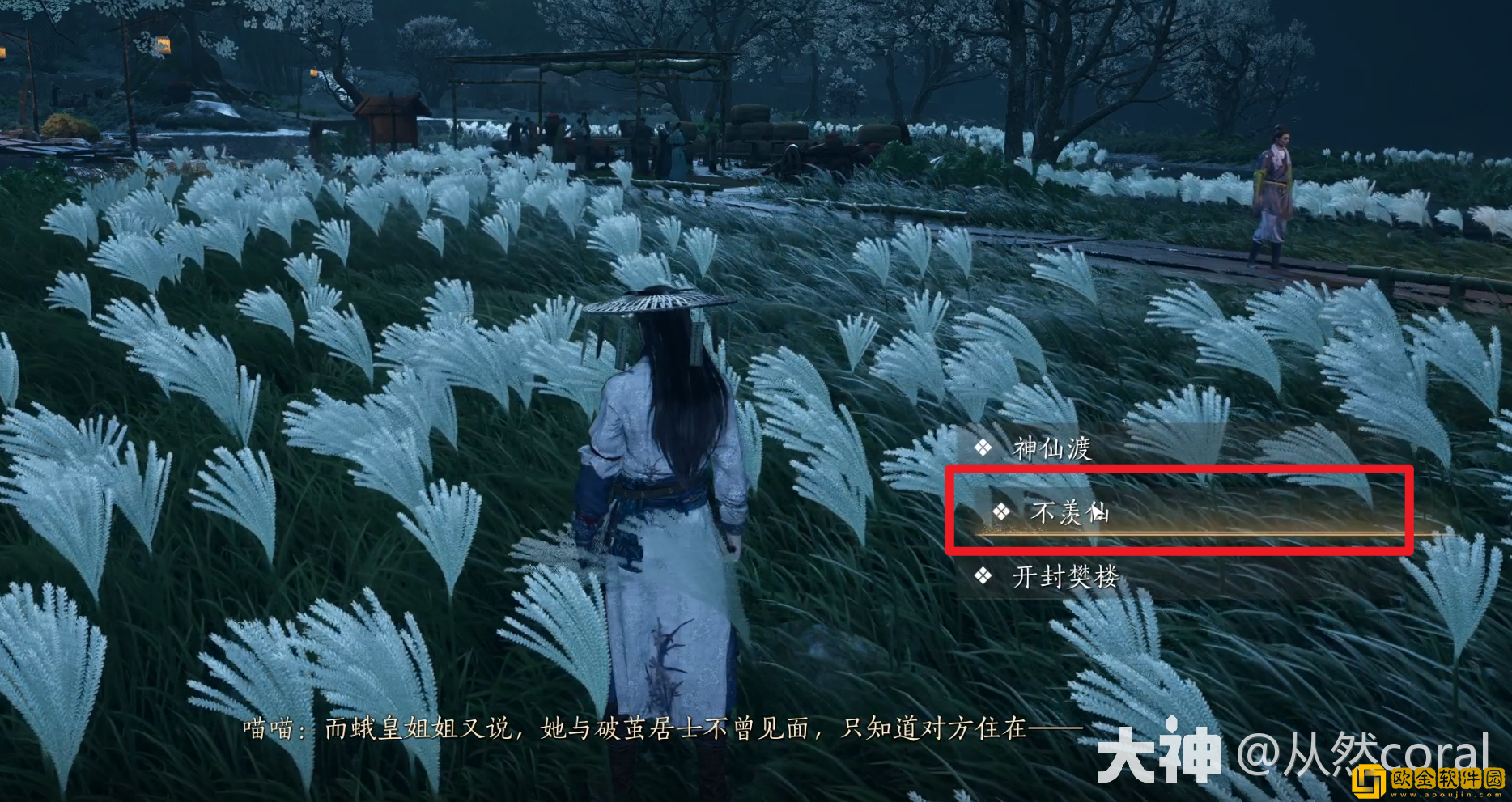Click the diamond icon beside 神仙渡 option
1512x802 pixels.
[981, 448]
